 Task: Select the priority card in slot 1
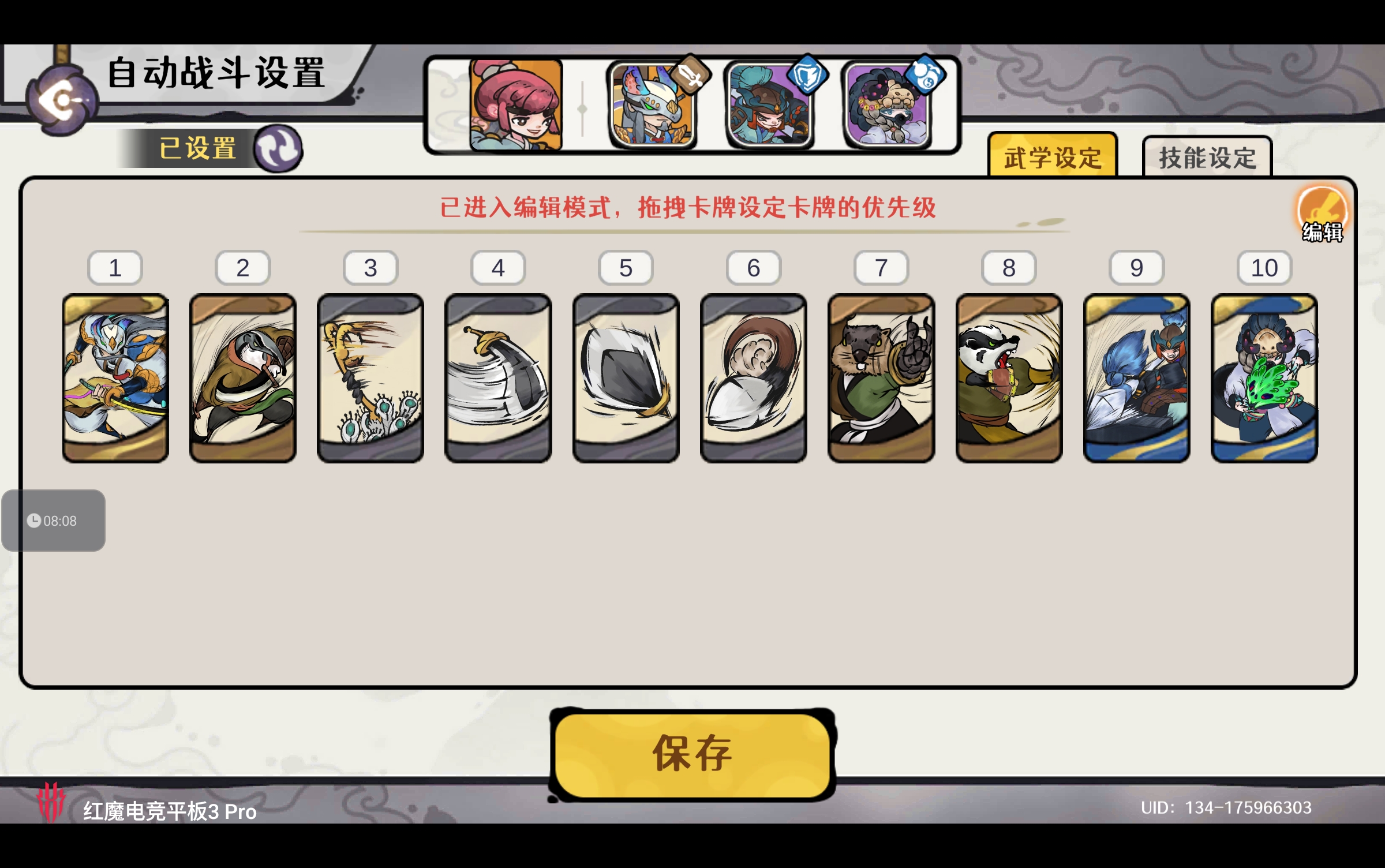(115, 381)
